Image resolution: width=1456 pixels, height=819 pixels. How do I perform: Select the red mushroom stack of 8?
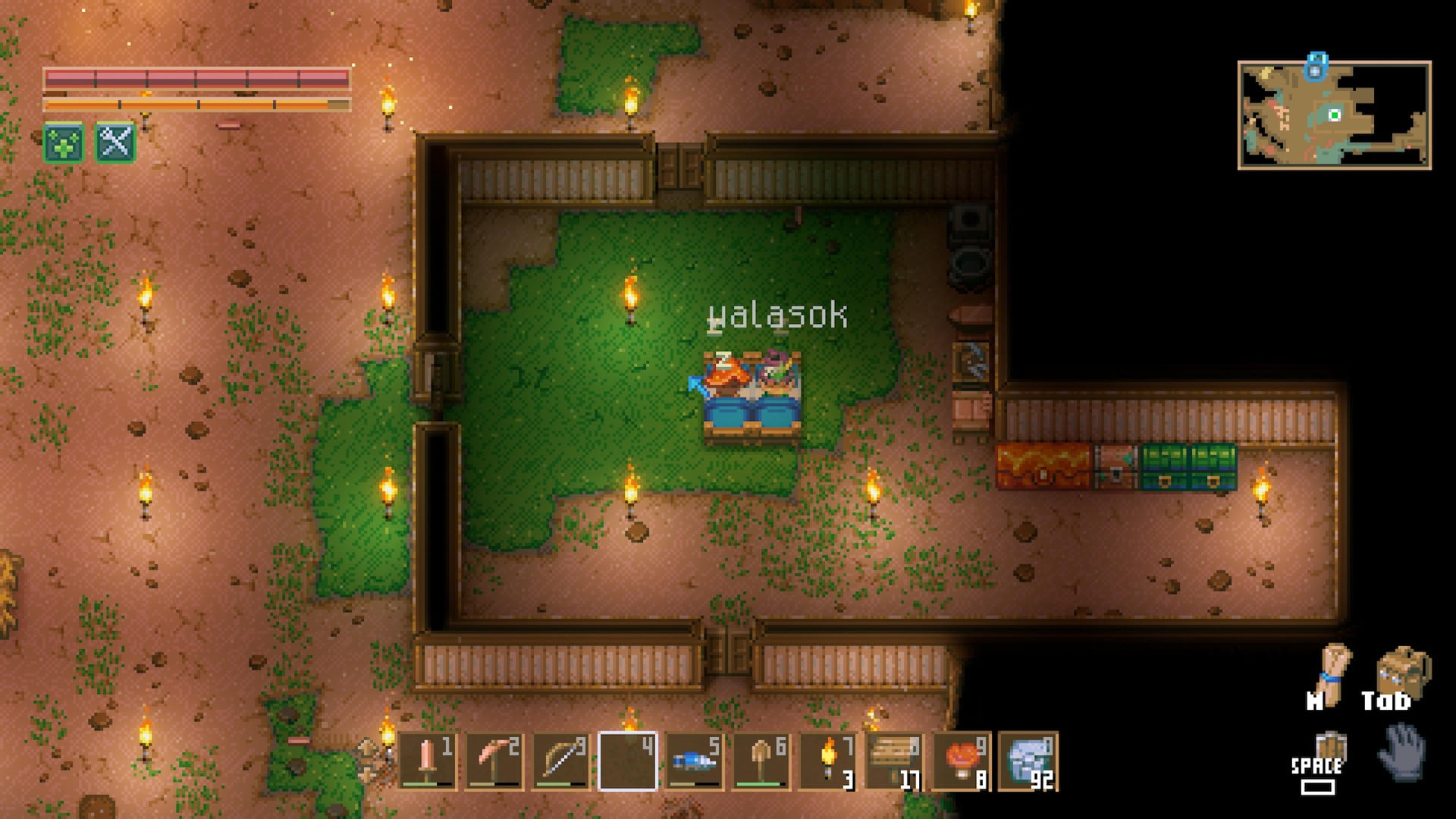(961, 761)
